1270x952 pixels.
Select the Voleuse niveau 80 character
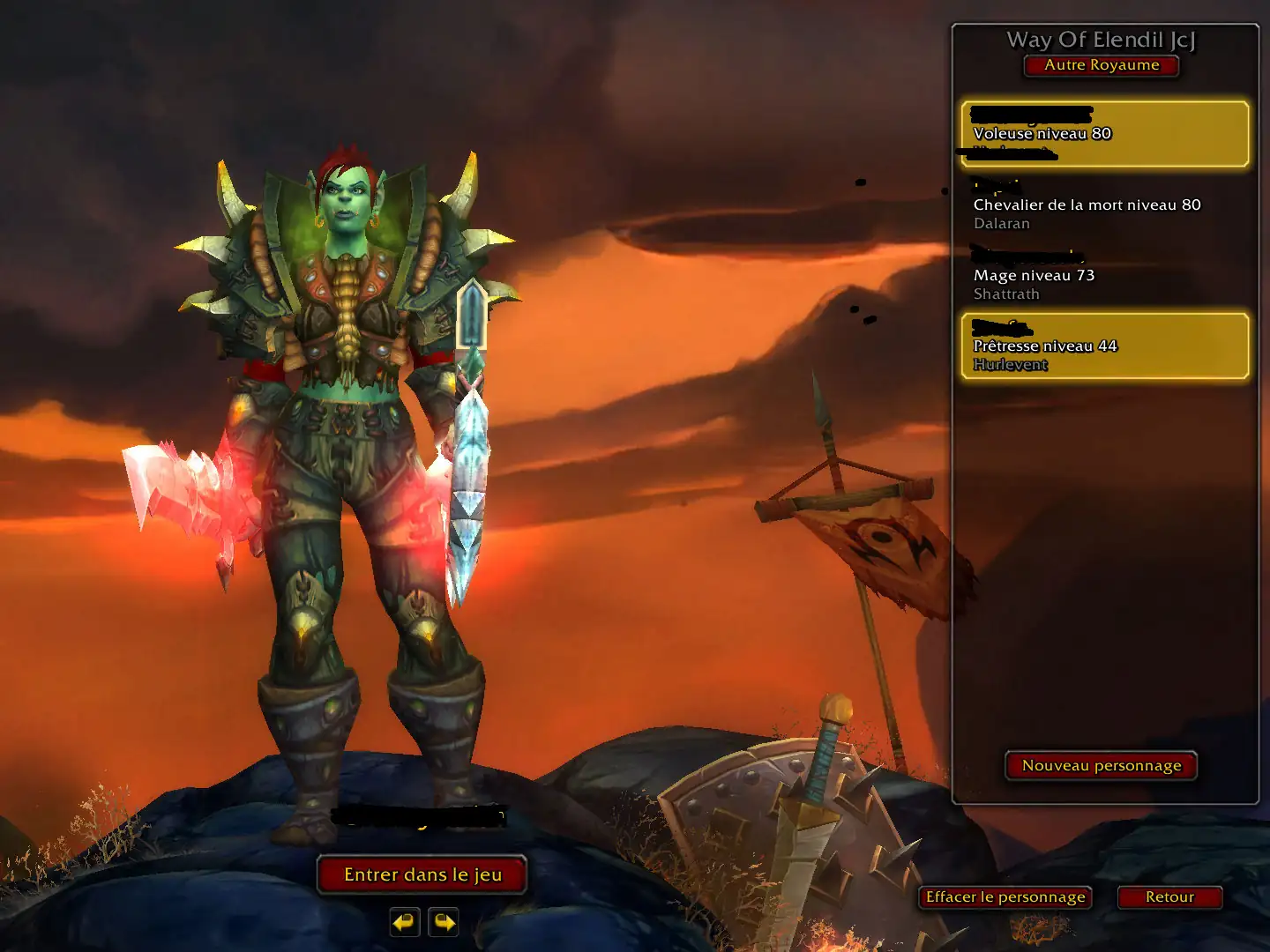(x=1104, y=134)
